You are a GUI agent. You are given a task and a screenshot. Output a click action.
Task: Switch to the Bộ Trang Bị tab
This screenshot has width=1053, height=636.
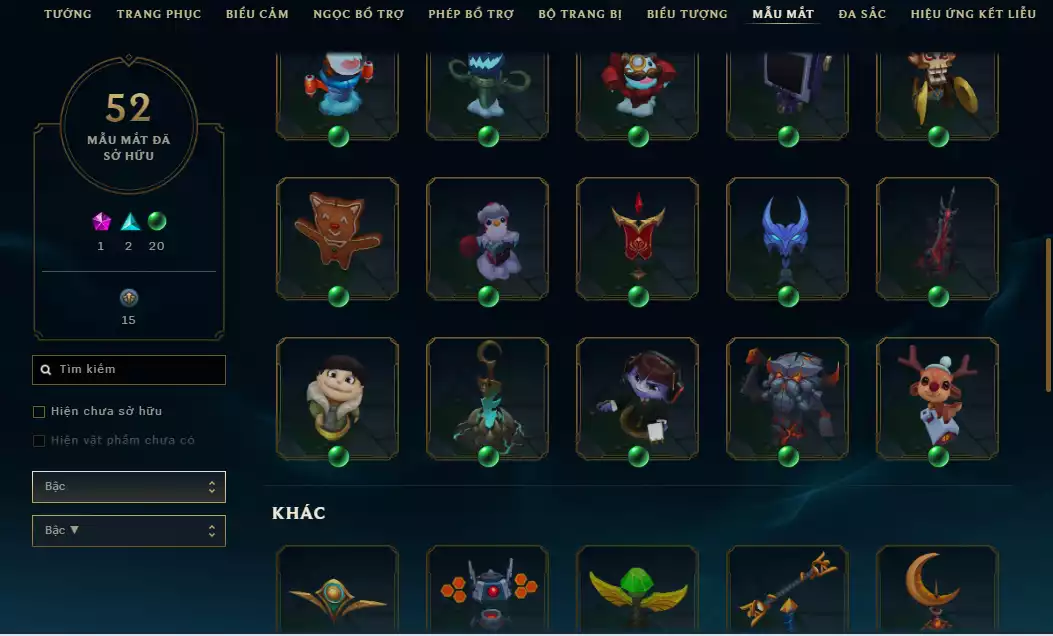[580, 14]
